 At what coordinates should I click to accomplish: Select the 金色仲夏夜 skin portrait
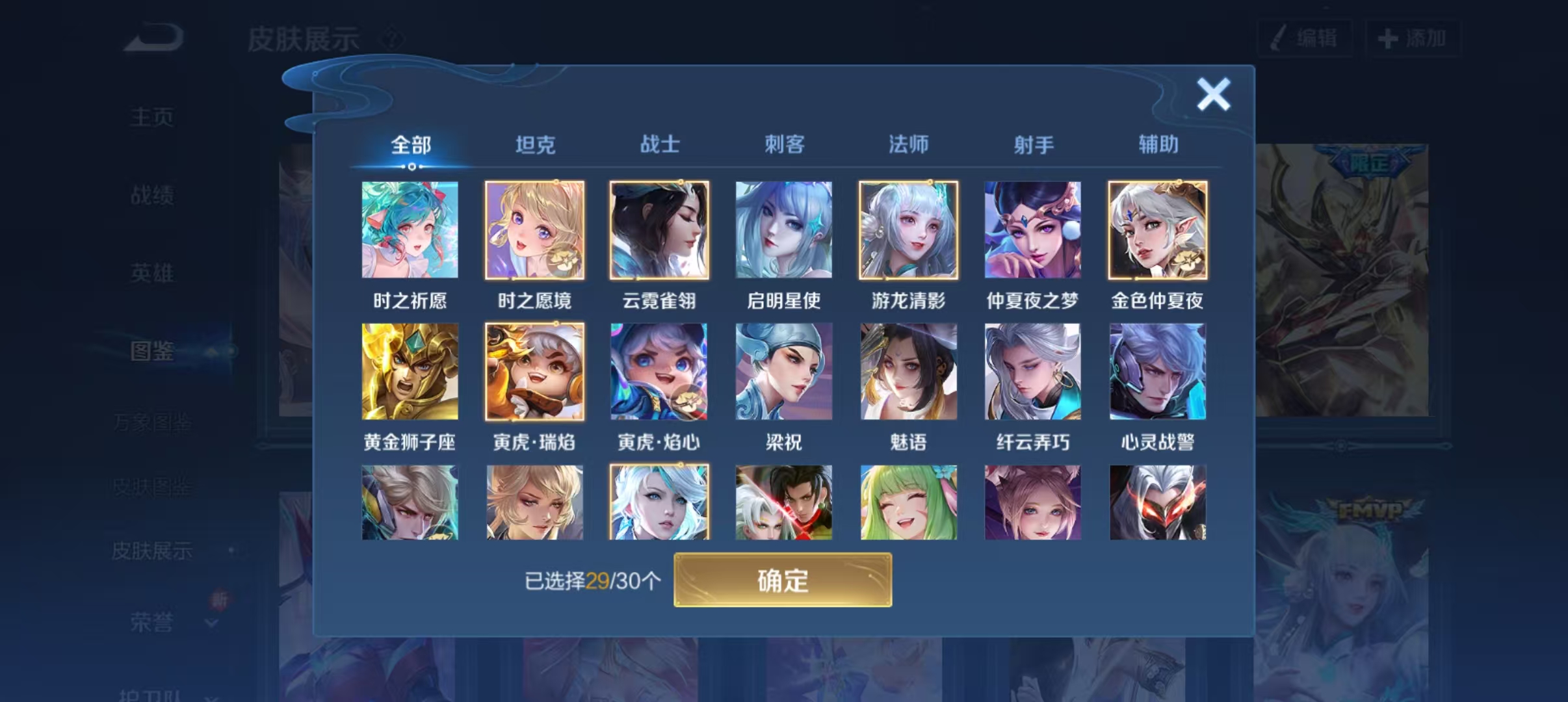point(1156,230)
